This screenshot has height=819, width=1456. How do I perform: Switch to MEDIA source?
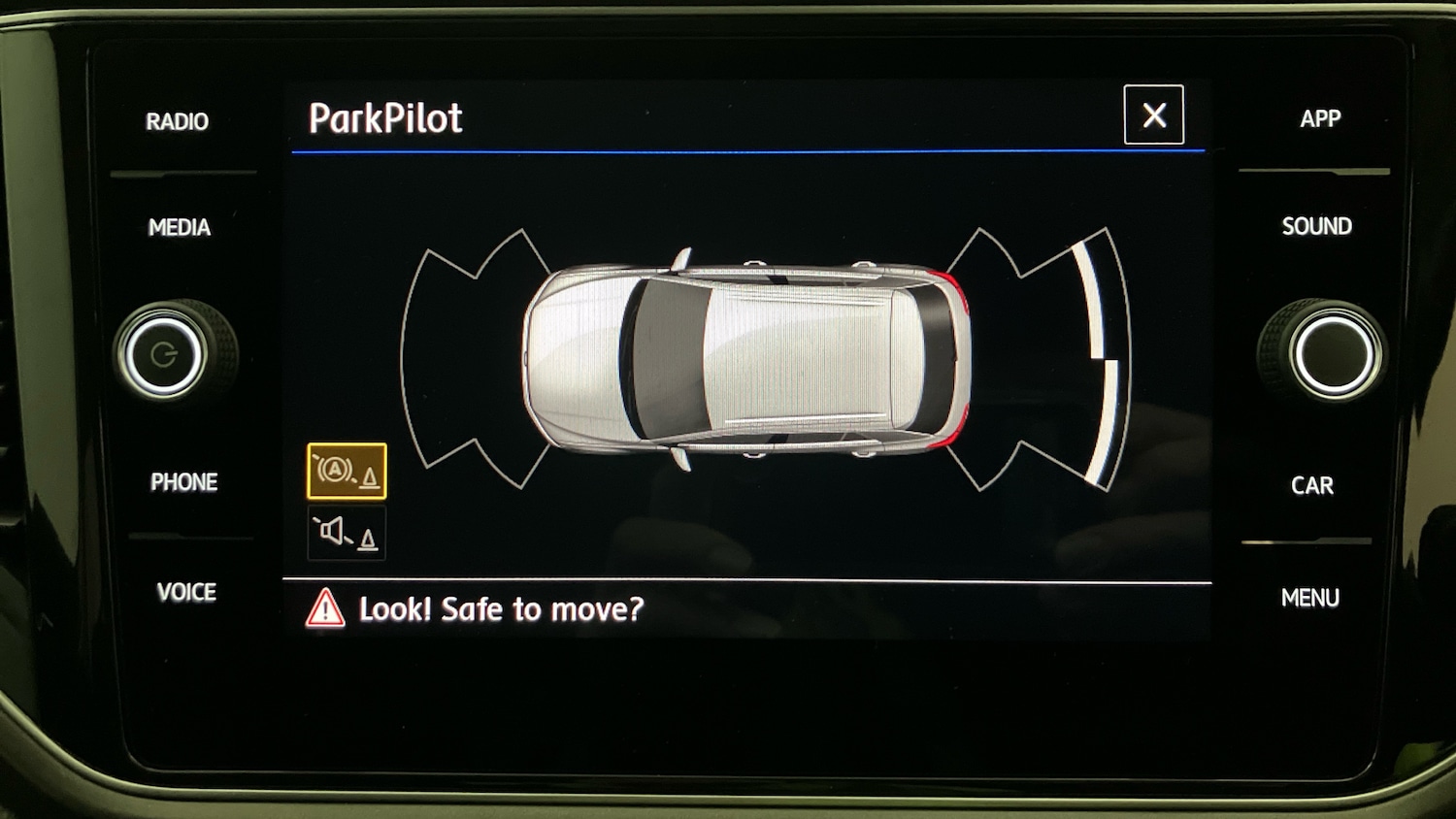(x=180, y=227)
